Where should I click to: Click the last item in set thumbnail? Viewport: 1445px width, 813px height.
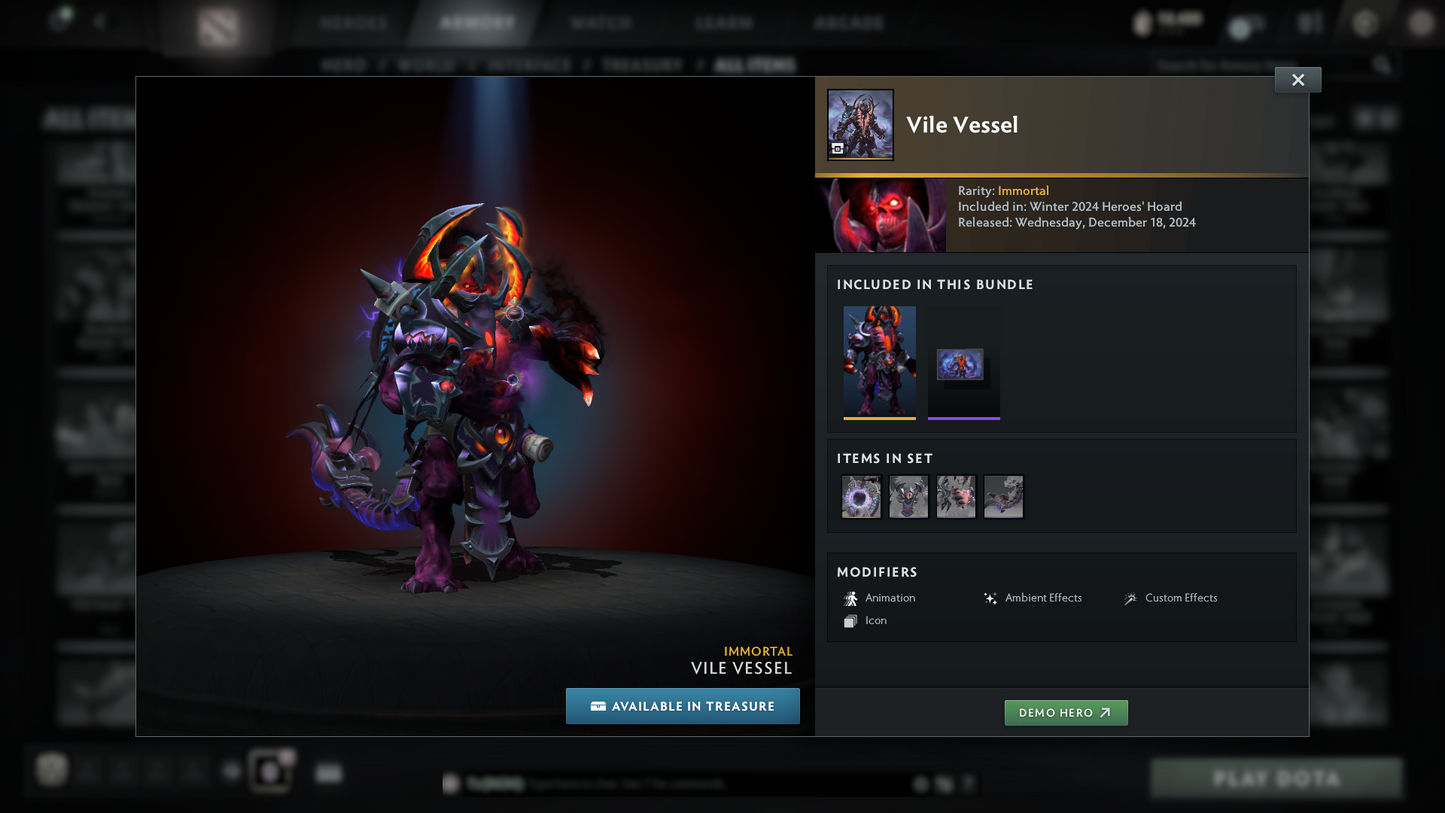pyautogui.click(x=1003, y=496)
